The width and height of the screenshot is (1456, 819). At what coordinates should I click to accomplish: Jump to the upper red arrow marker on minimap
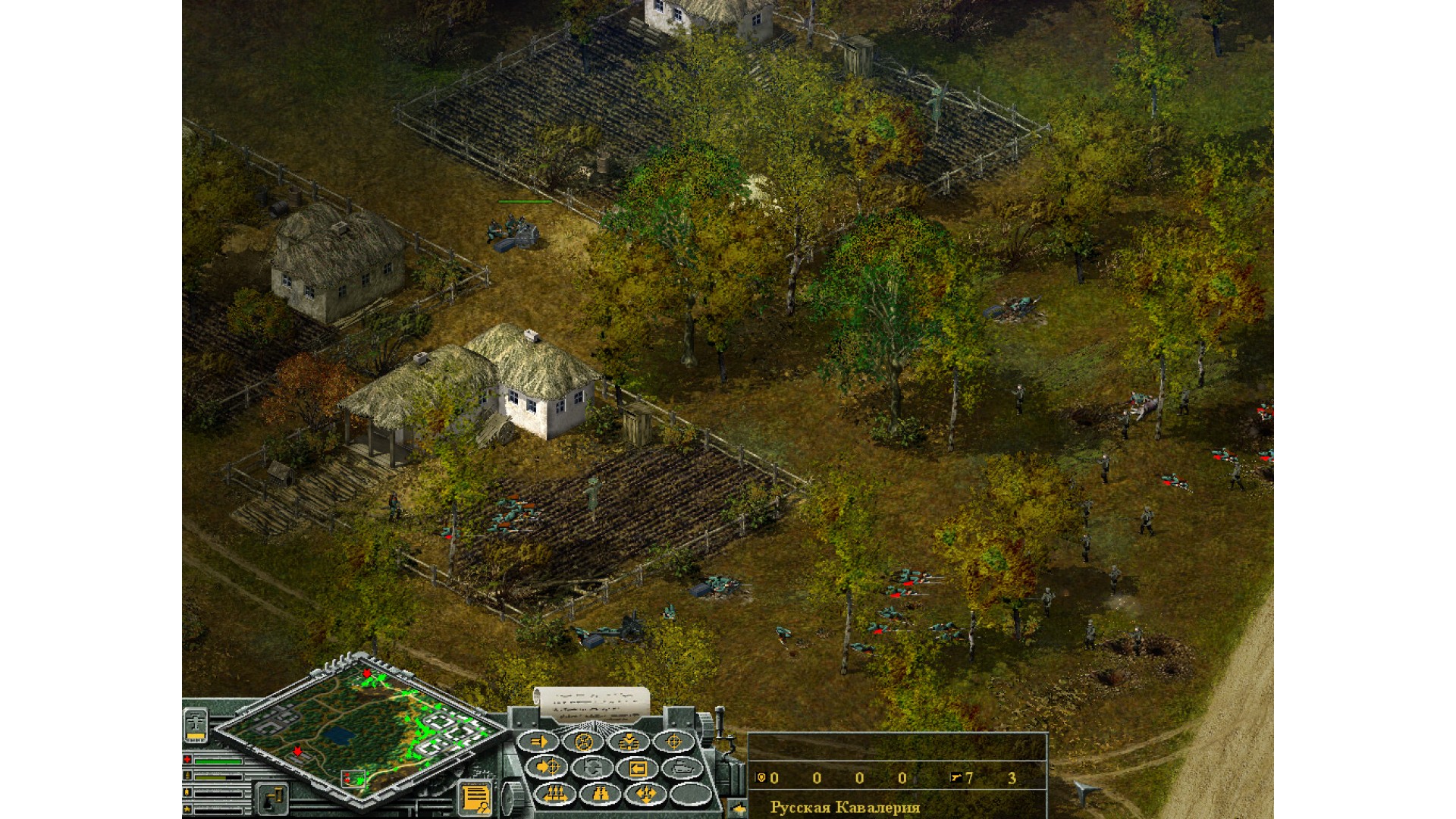pyautogui.click(x=367, y=673)
